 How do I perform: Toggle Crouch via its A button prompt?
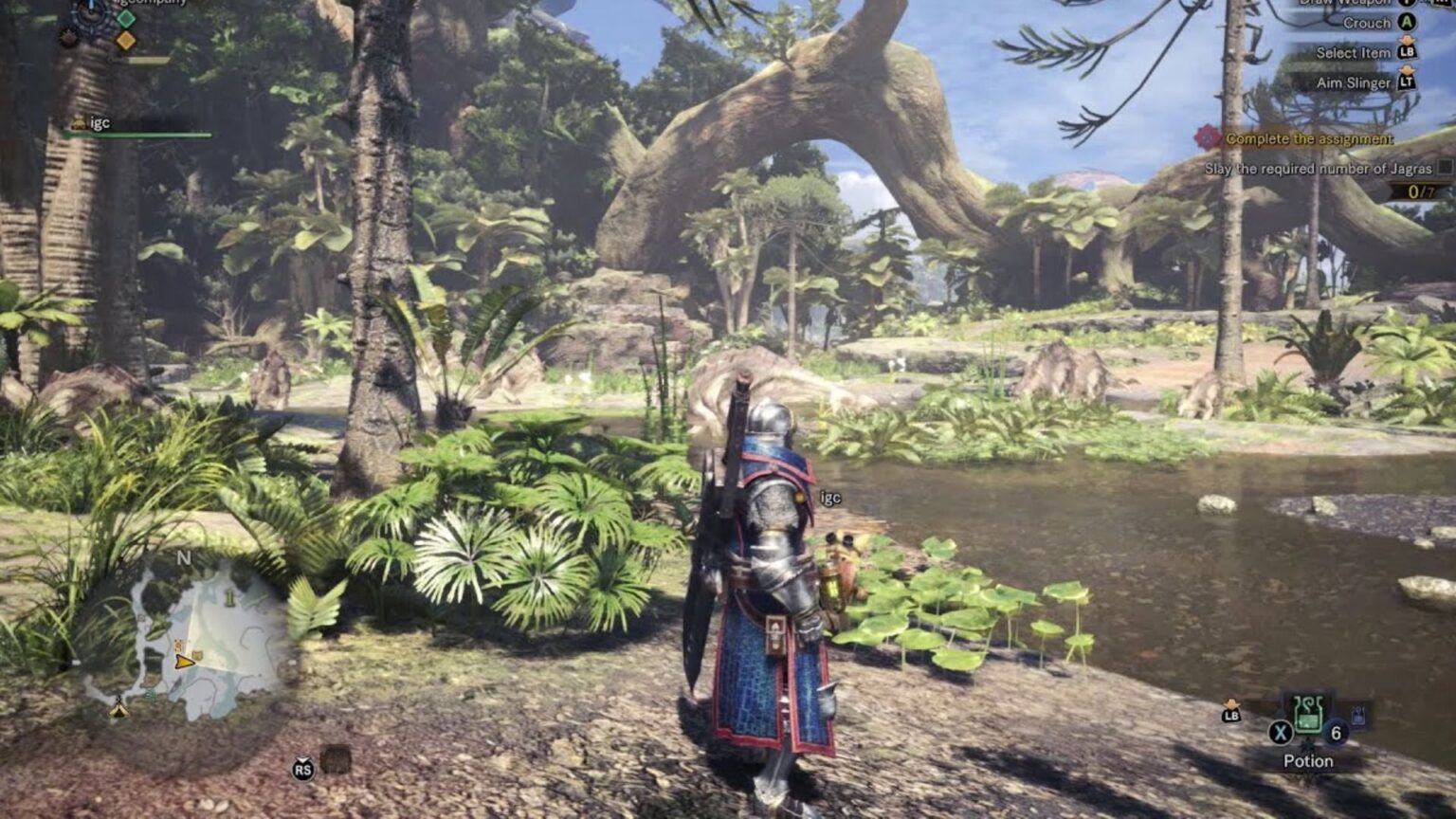1406,23
